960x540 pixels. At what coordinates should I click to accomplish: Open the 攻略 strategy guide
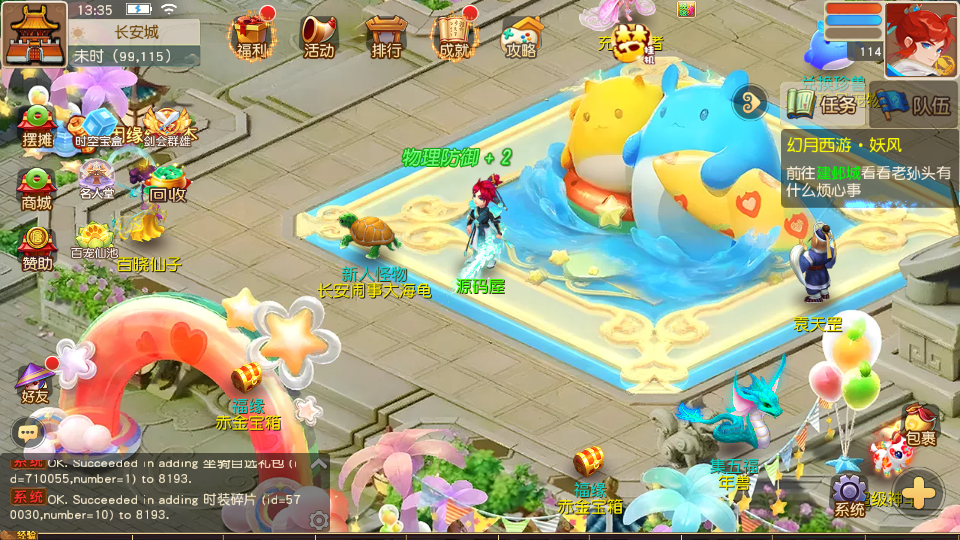pyautogui.click(x=521, y=35)
